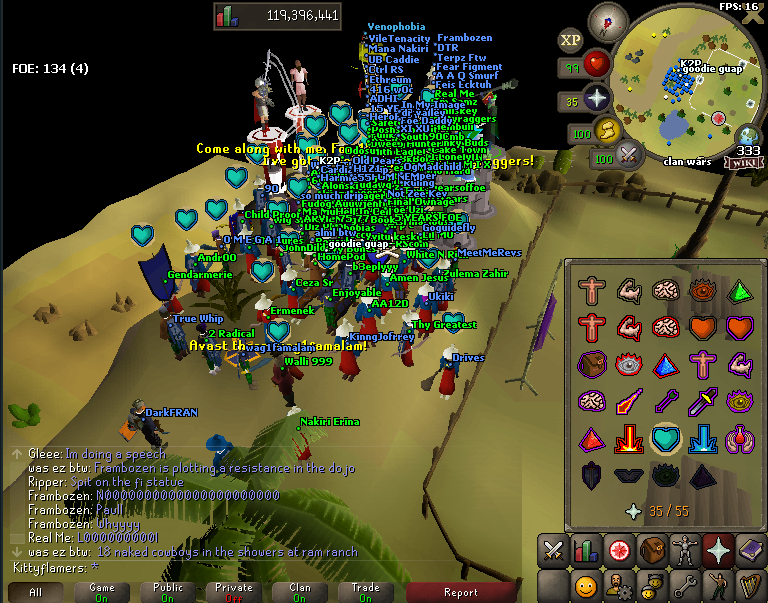Switch to the All chat tab

click(35, 592)
